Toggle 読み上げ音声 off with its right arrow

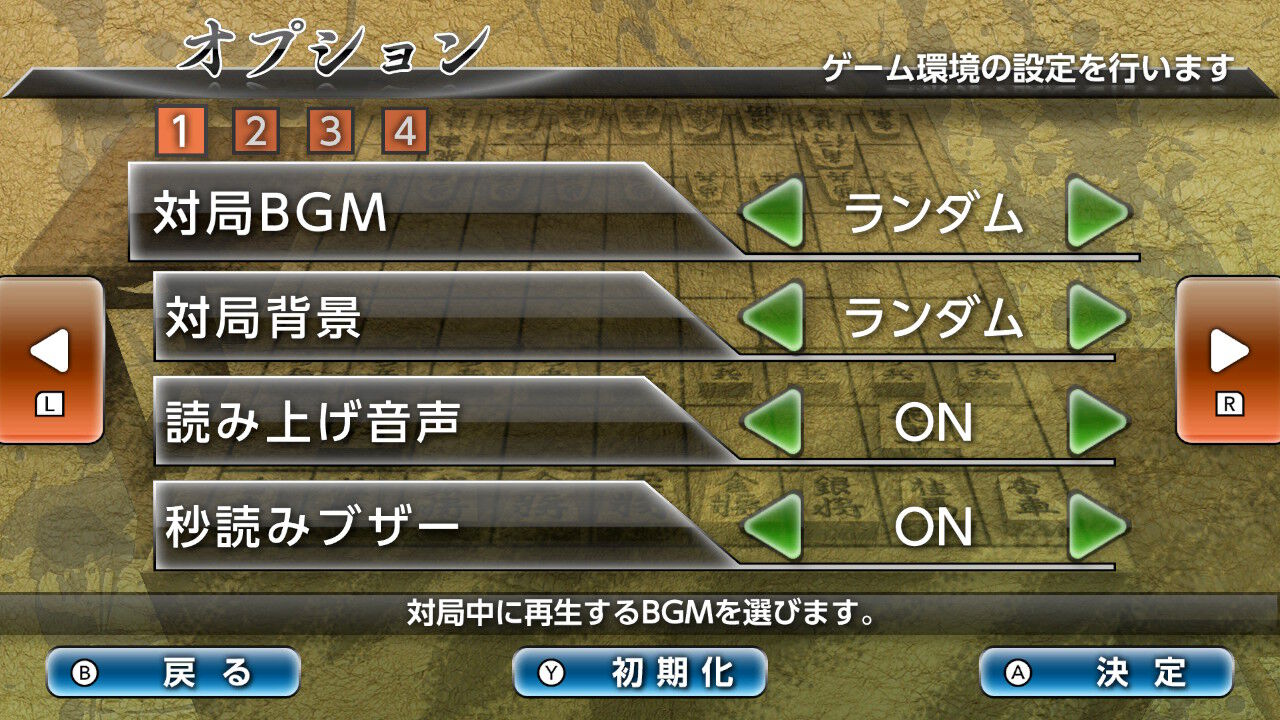coord(1098,422)
